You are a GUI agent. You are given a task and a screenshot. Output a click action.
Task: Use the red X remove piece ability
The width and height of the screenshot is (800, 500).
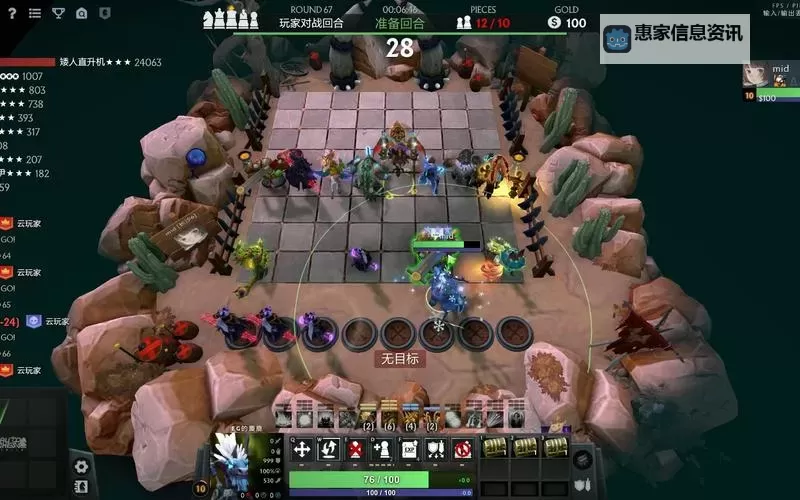point(355,449)
